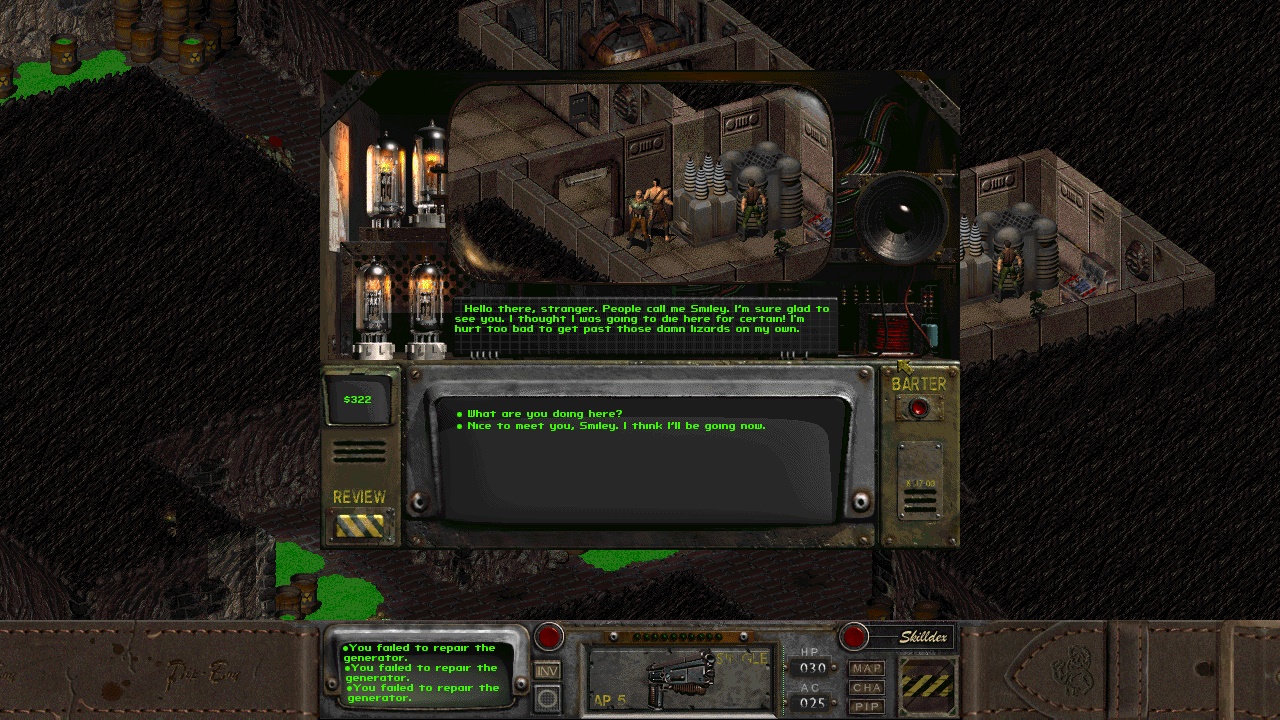Open the world MAP
This screenshot has height=720, width=1280.
pyautogui.click(x=866, y=668)
